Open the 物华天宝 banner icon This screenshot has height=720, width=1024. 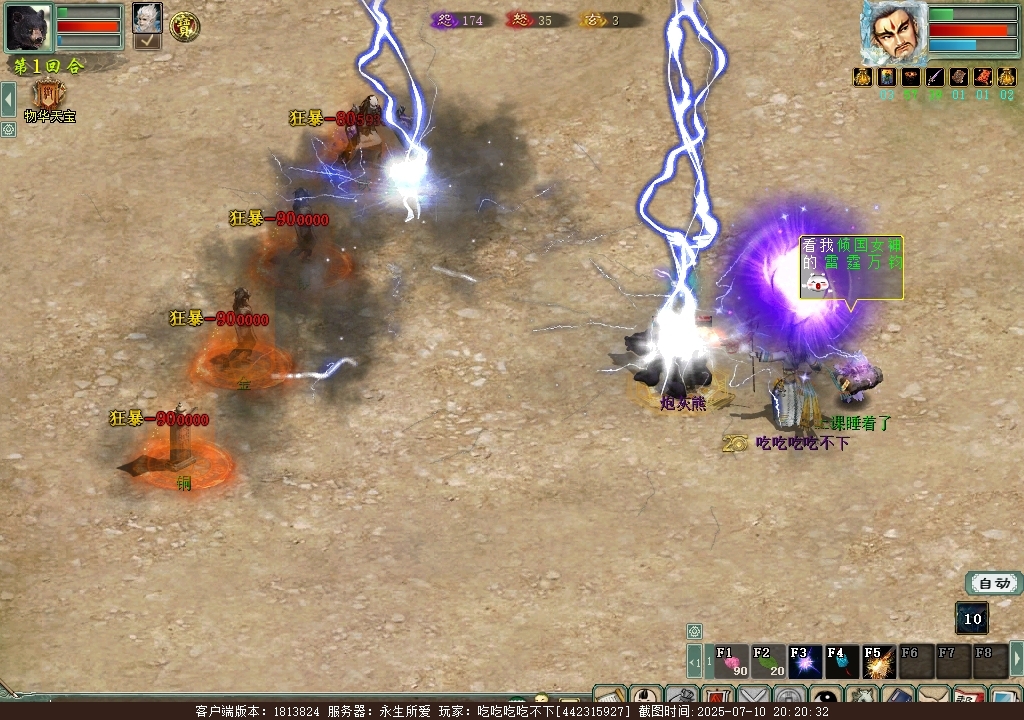click(x=49, y=95)
